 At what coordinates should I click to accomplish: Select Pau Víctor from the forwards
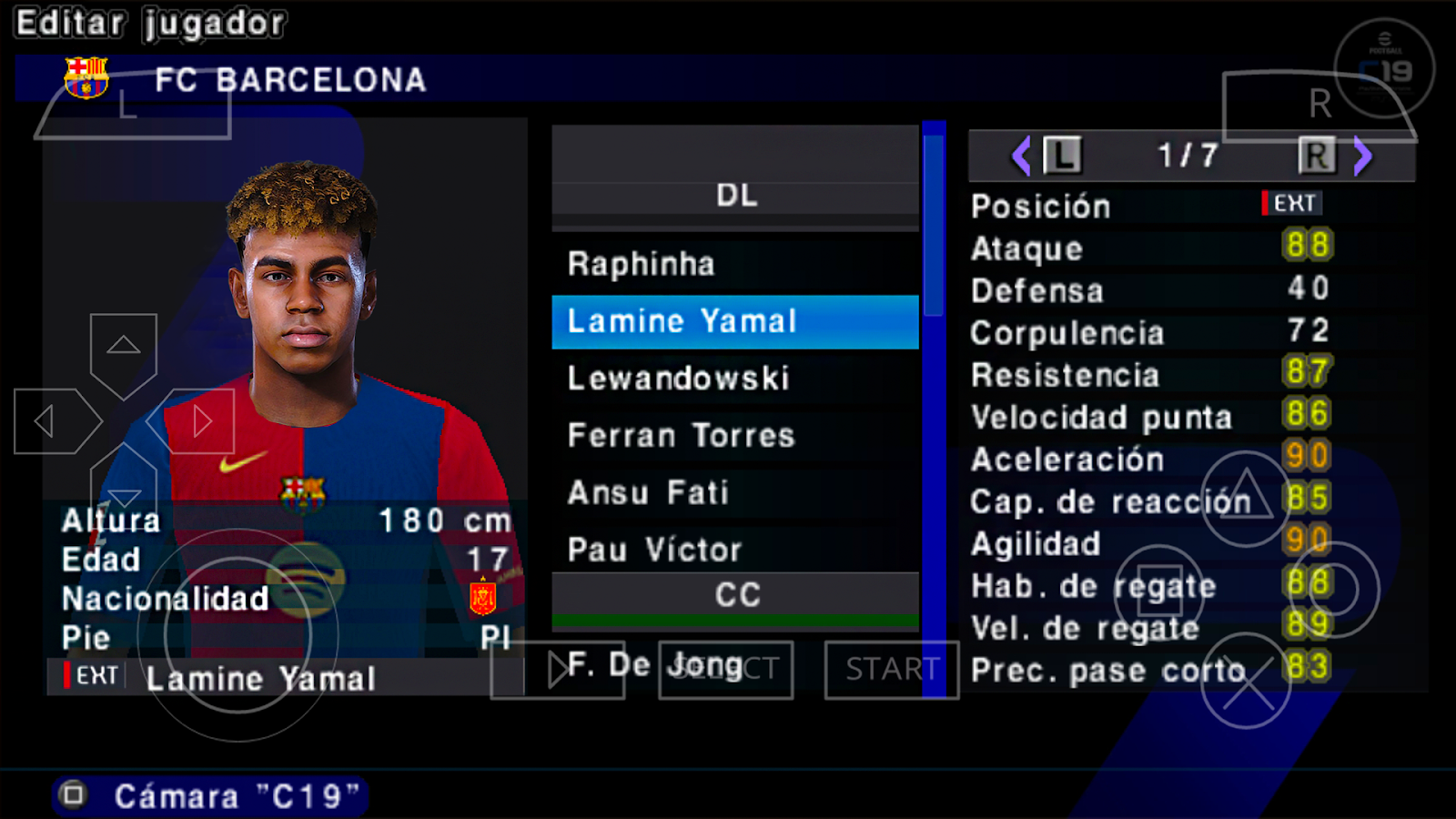733,550
